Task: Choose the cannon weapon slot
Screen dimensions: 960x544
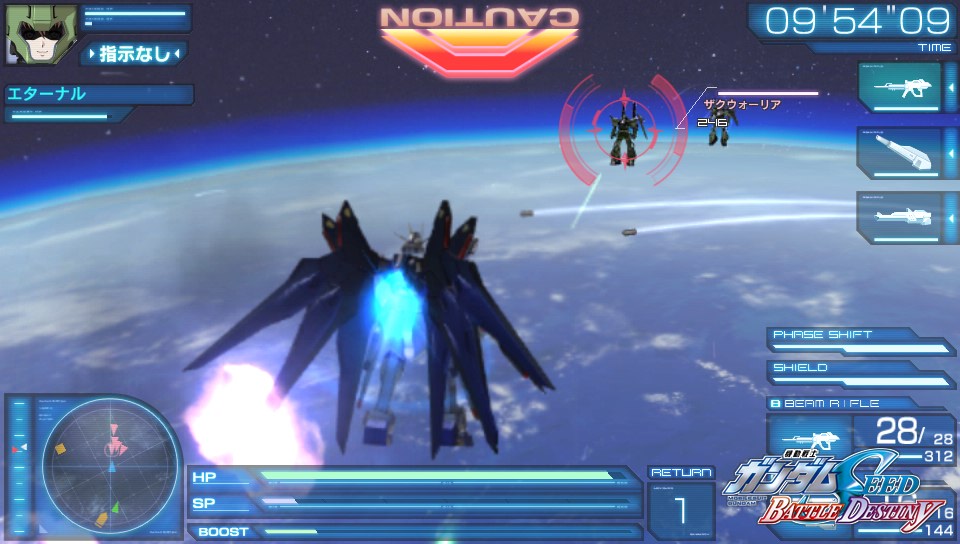Action: tap(900, 153)
